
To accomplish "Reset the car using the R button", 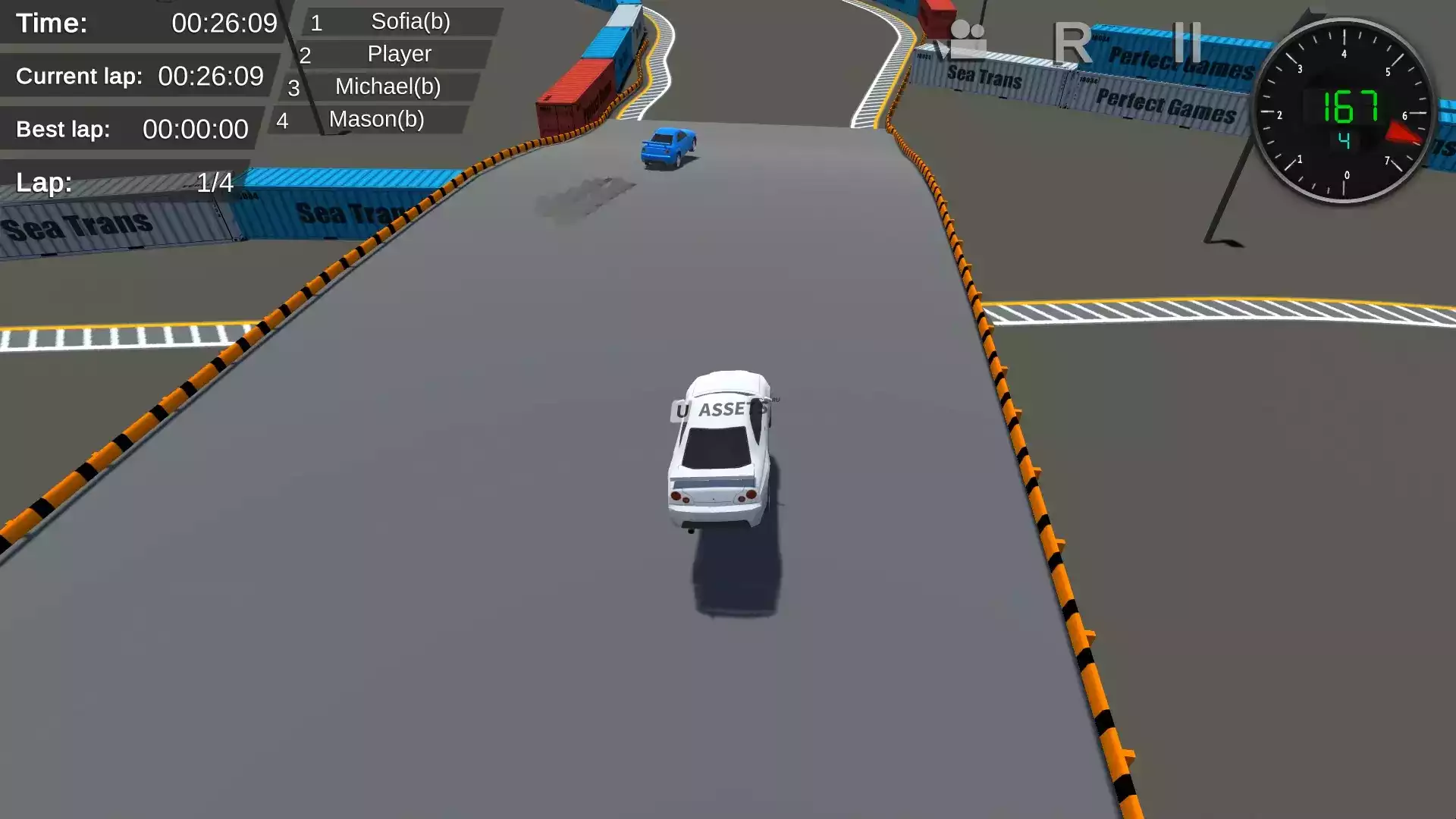I will (1072, 42).
